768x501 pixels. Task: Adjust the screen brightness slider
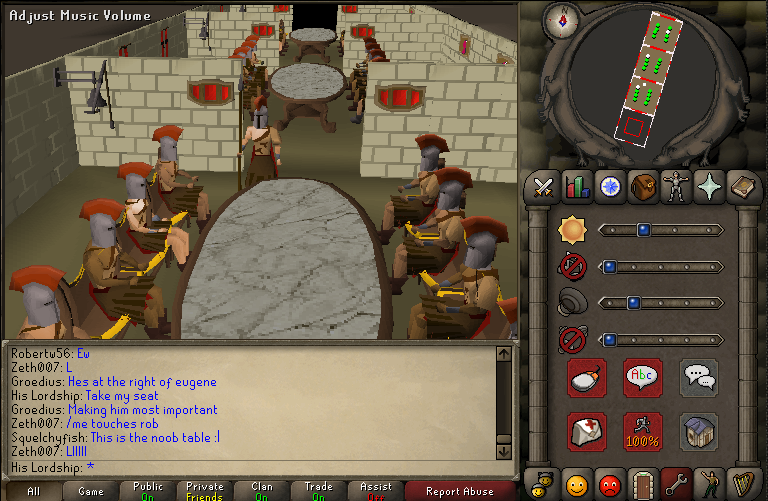click(x=660, y=230)
